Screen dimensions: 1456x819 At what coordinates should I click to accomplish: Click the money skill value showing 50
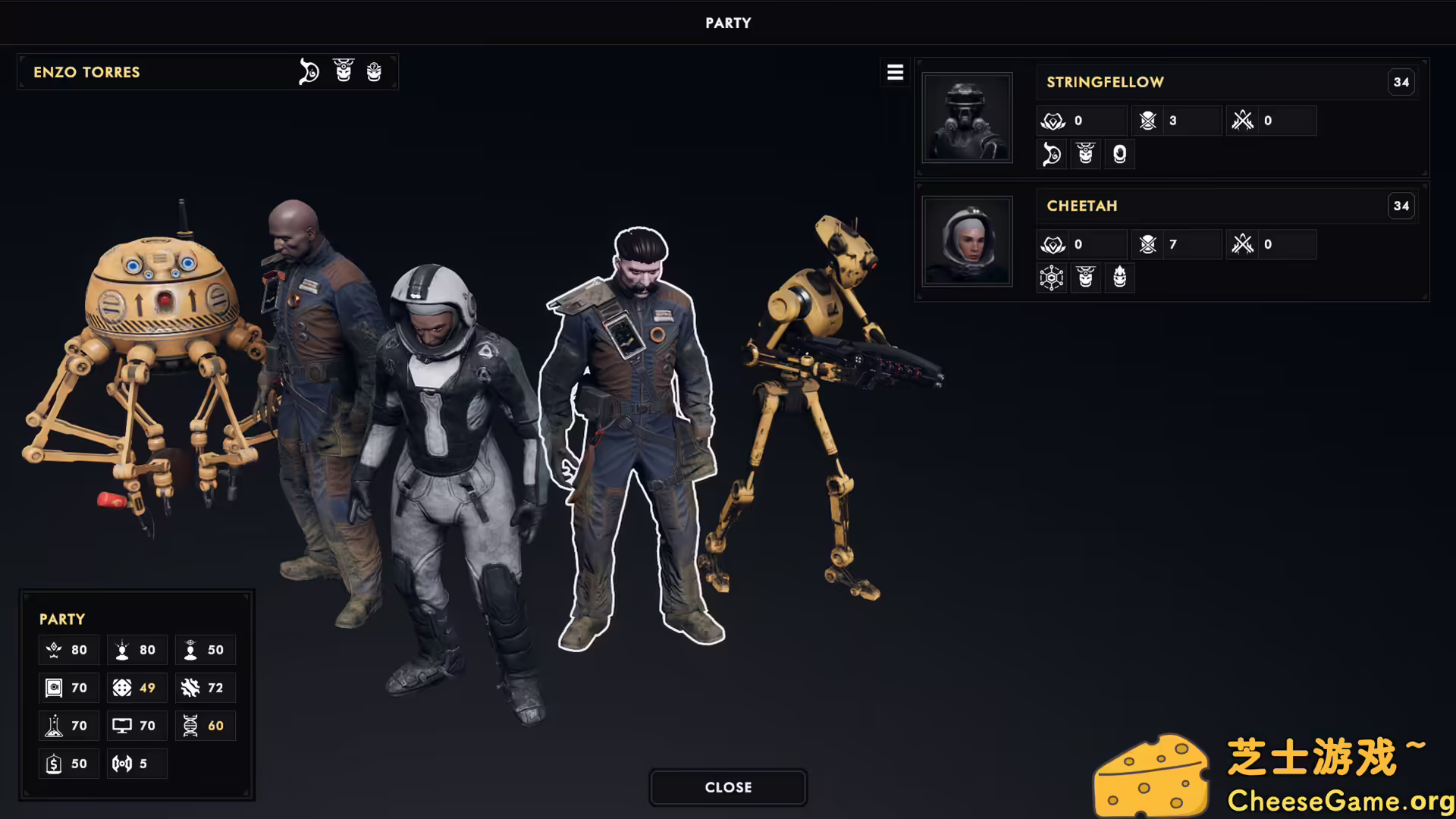pyautogui.click(x=68, y=764)
